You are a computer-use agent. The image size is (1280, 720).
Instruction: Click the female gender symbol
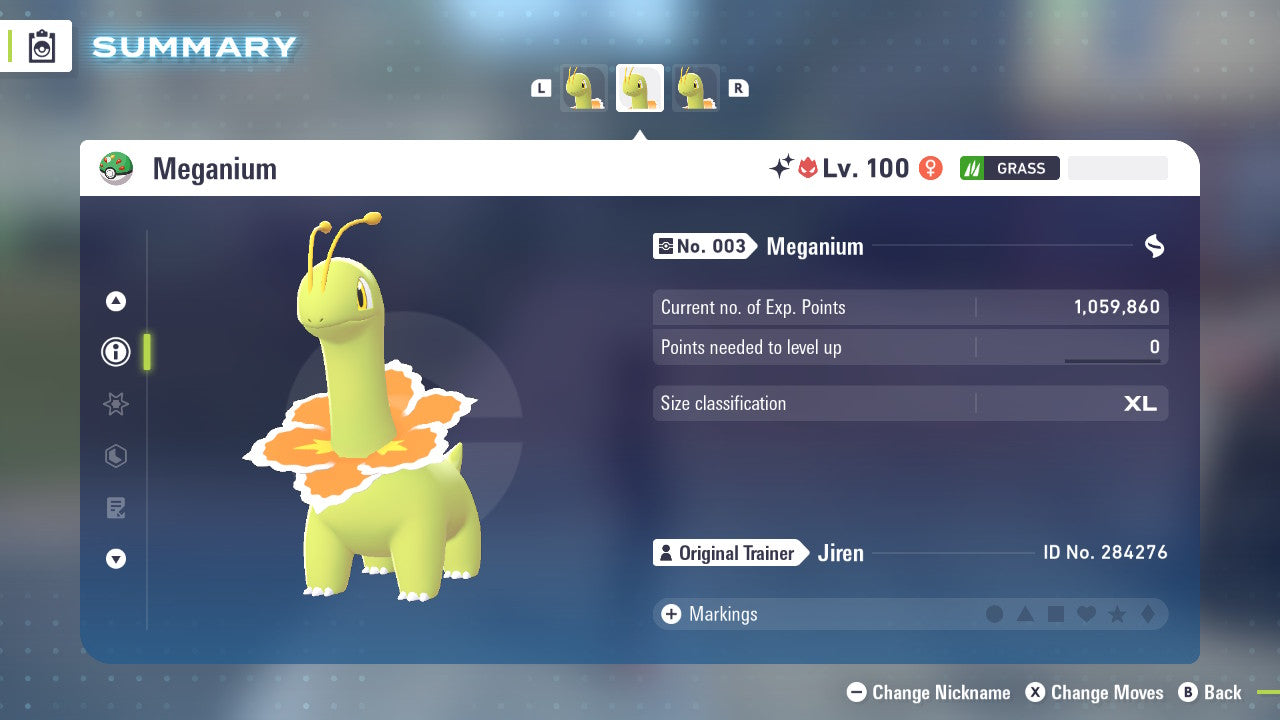point(930,168)
